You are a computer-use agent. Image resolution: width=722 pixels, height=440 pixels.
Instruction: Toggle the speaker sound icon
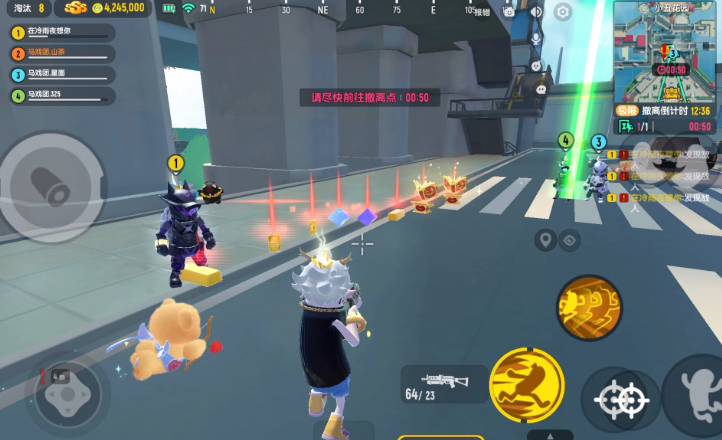click(x=536, y=12)
